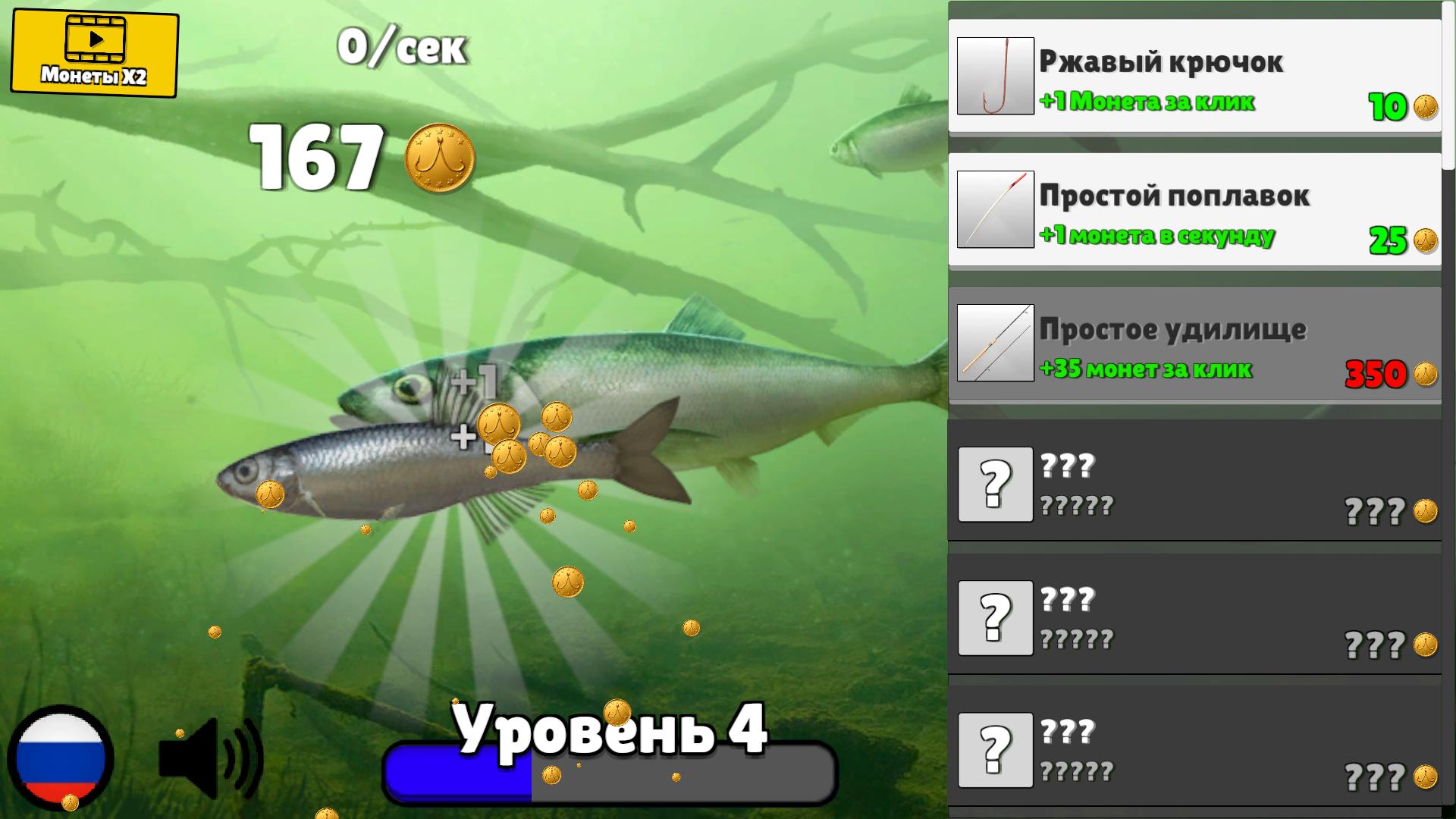The image size is (1456, 819).
Task: Click the coin icon next to 167
Action: pyautogui.click(x=438, y=158)
